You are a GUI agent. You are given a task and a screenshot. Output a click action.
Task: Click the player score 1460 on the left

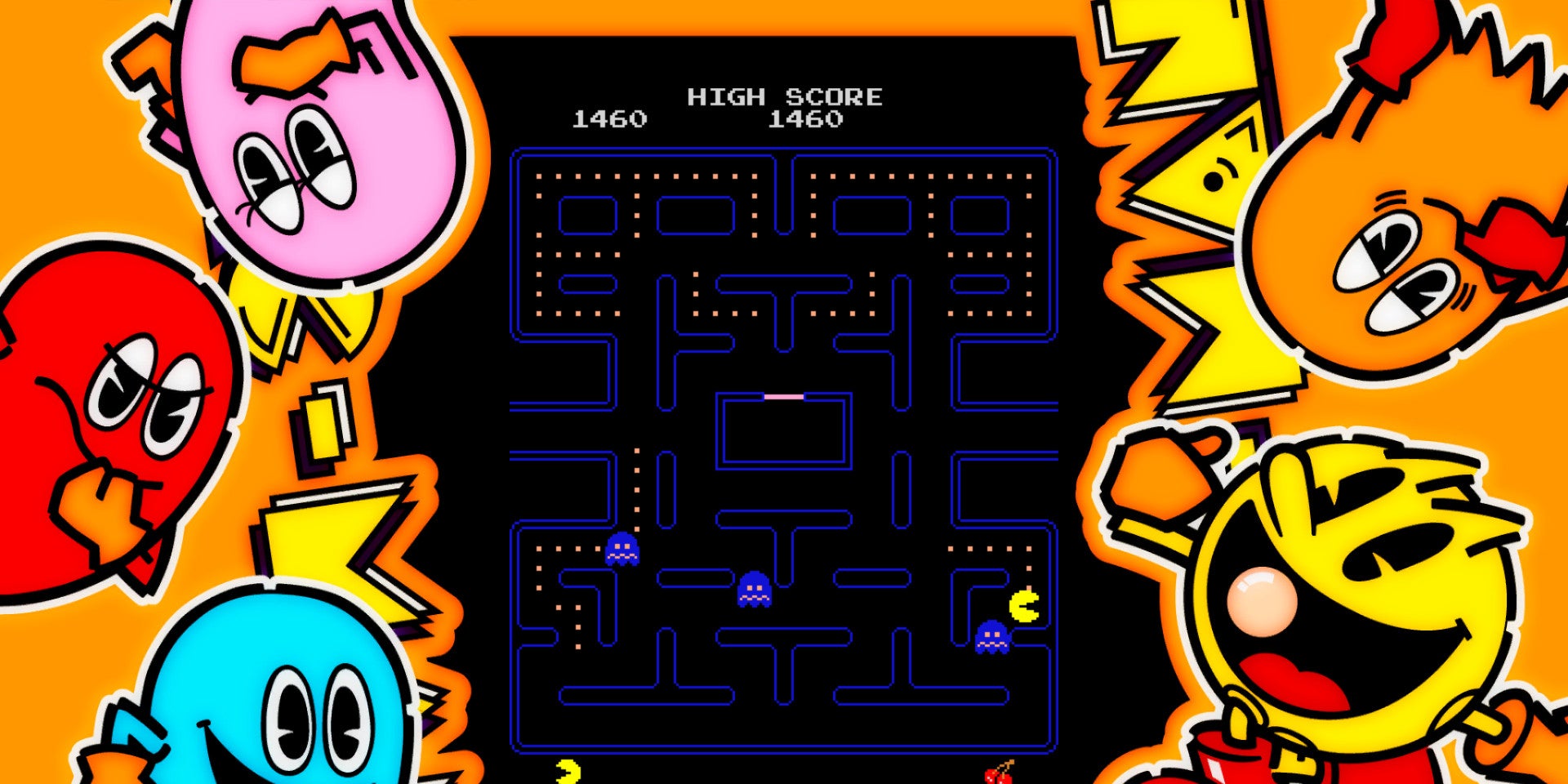pos(608,120)
